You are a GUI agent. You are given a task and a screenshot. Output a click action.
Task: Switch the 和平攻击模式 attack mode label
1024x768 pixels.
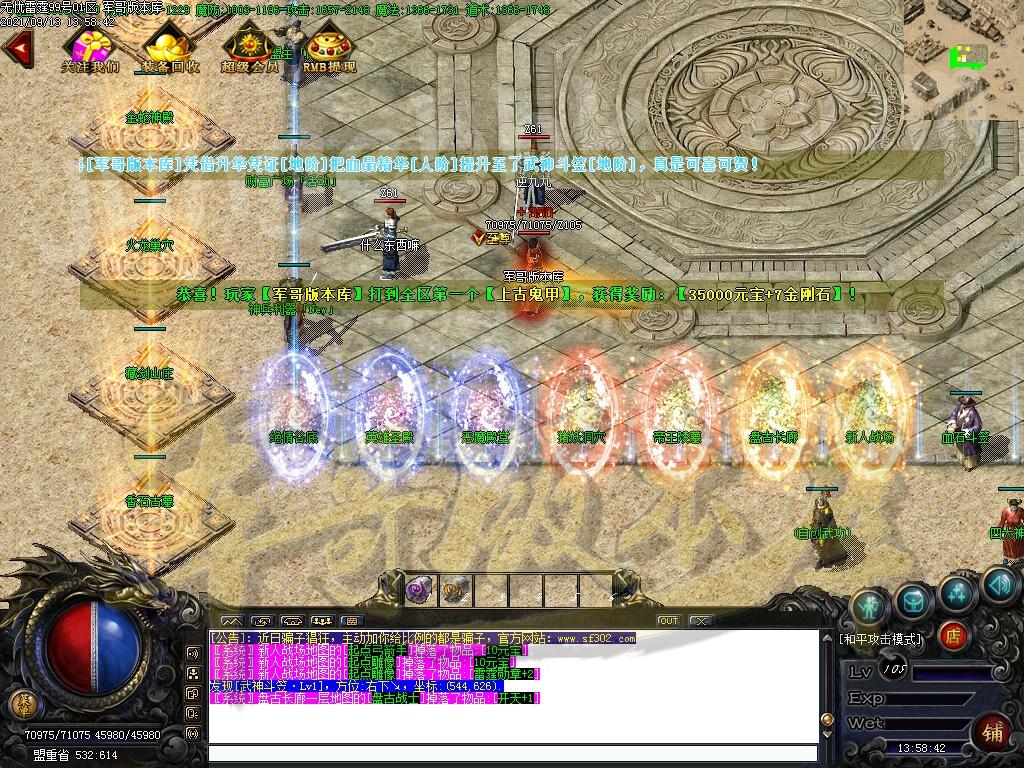pyautogui.click(x=880, y=638)
